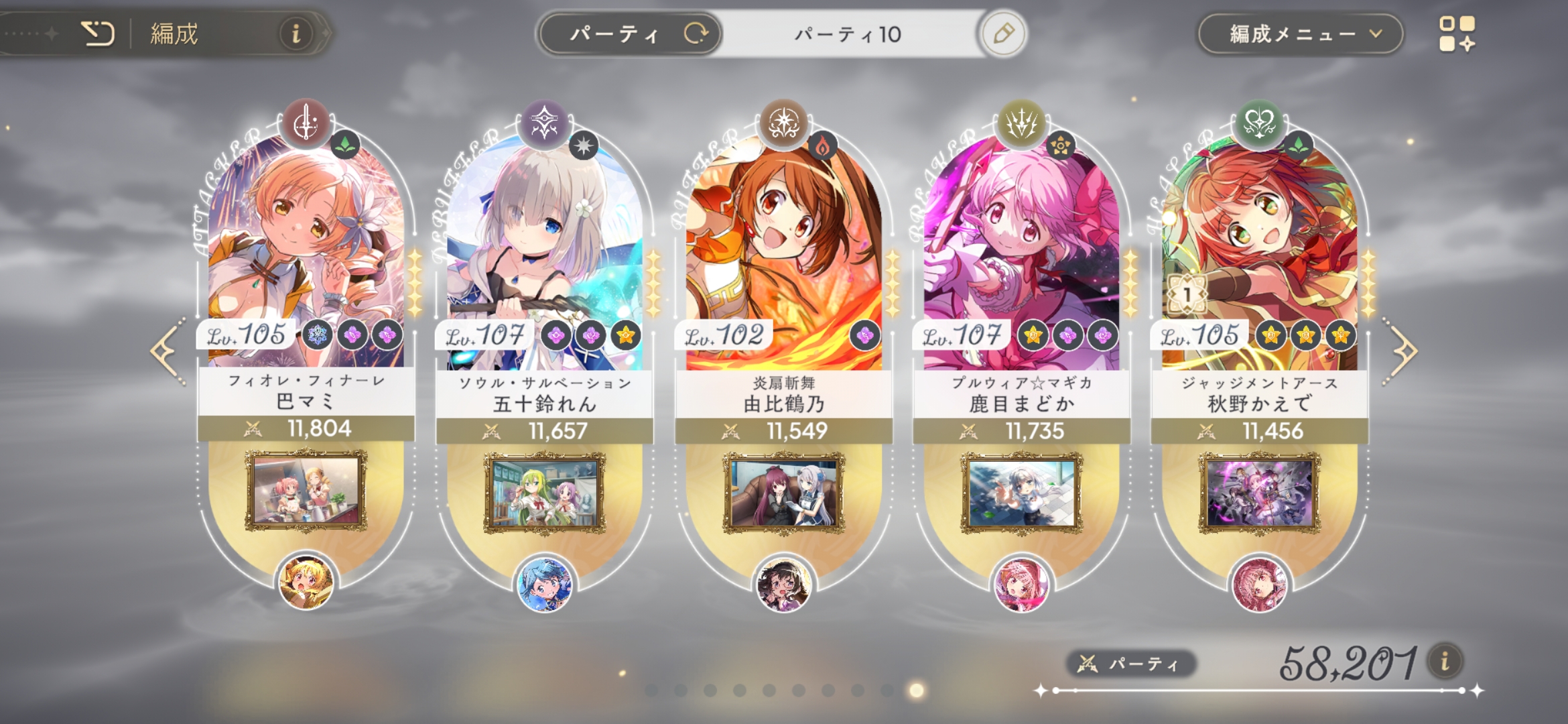Open 鹿目まどか's framed memory portrait
1568x724 pixels.
1021,493
